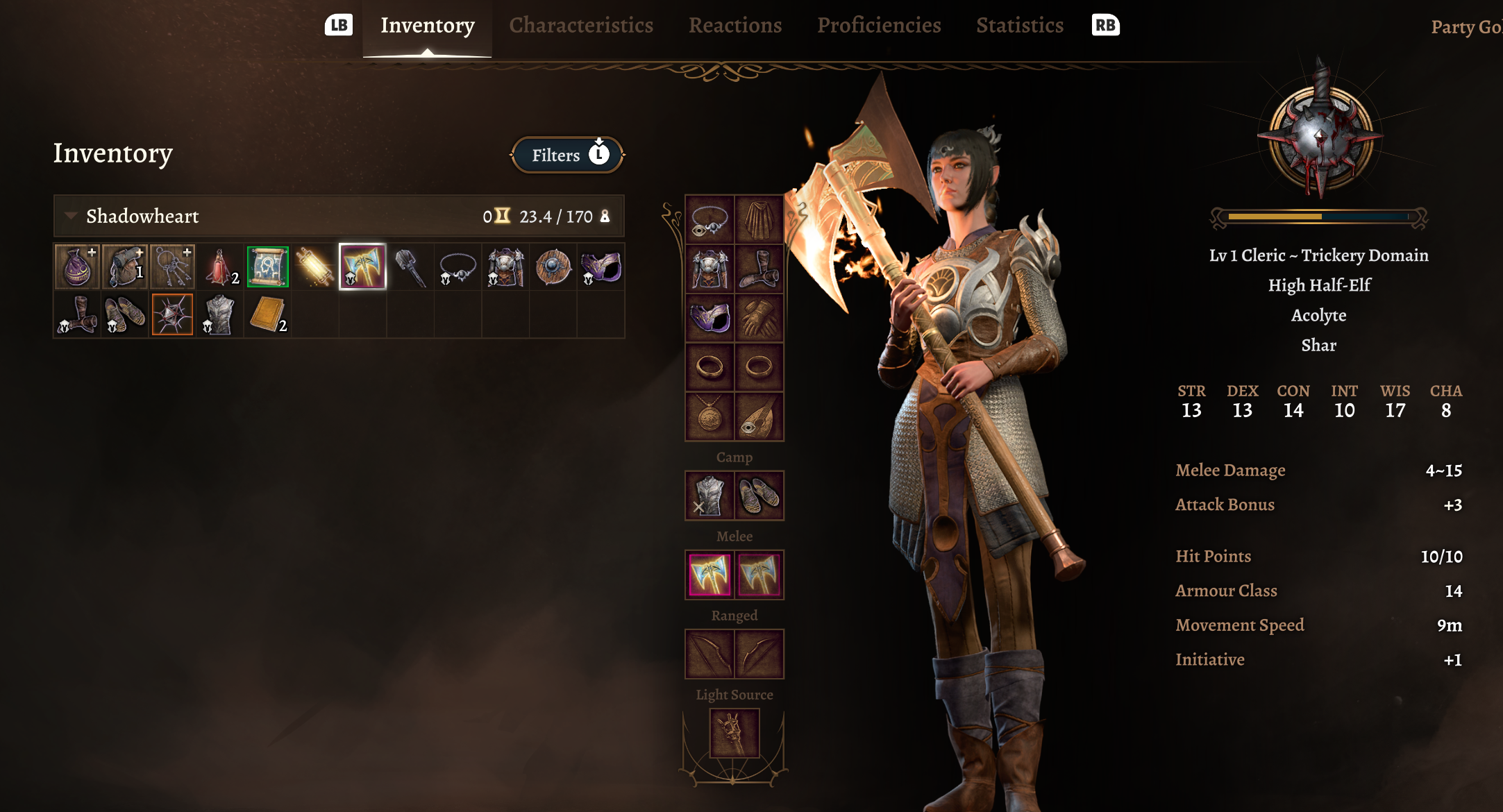Pick the red healing potion stack
The image size is (1503, 812).
(x=220, y=267)
